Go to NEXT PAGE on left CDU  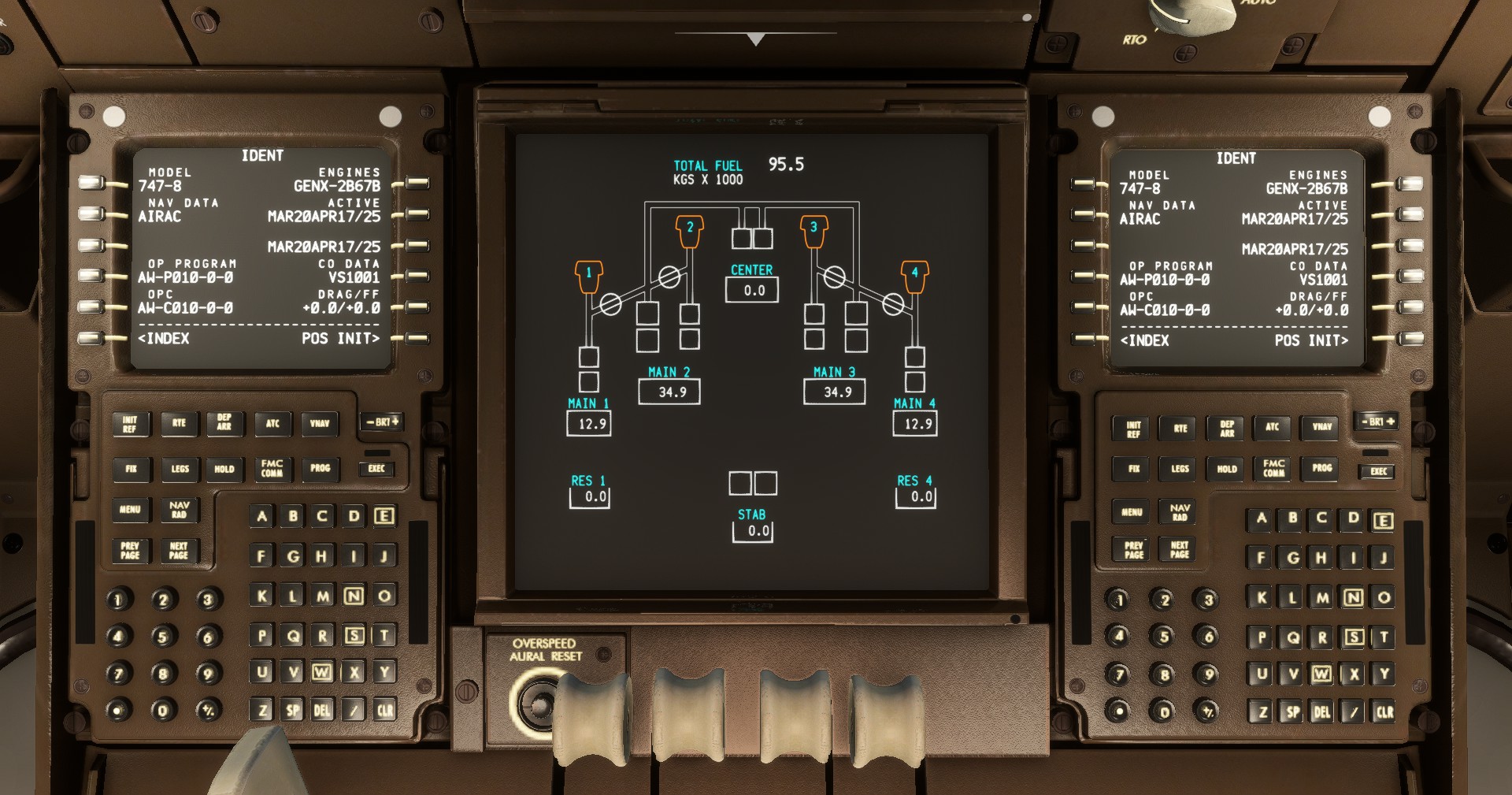178,550
